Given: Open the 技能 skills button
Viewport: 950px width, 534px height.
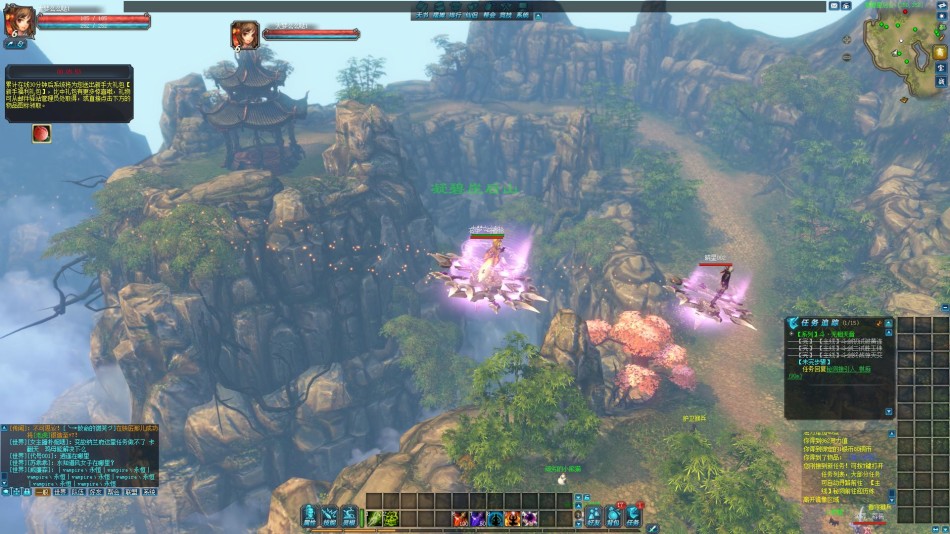Looking at the screenshot, I should click(x=330, y=516).
